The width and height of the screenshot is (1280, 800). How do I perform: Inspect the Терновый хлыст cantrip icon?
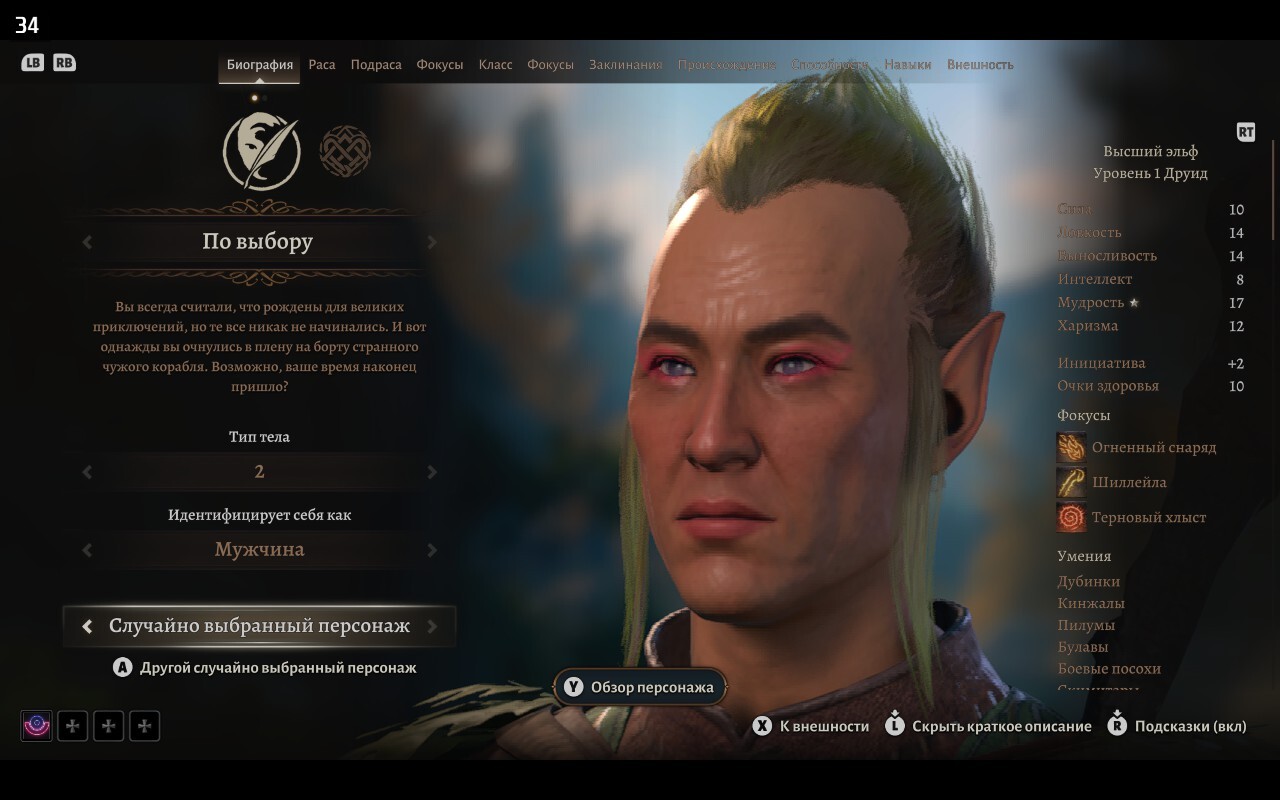pos(1071,517)
